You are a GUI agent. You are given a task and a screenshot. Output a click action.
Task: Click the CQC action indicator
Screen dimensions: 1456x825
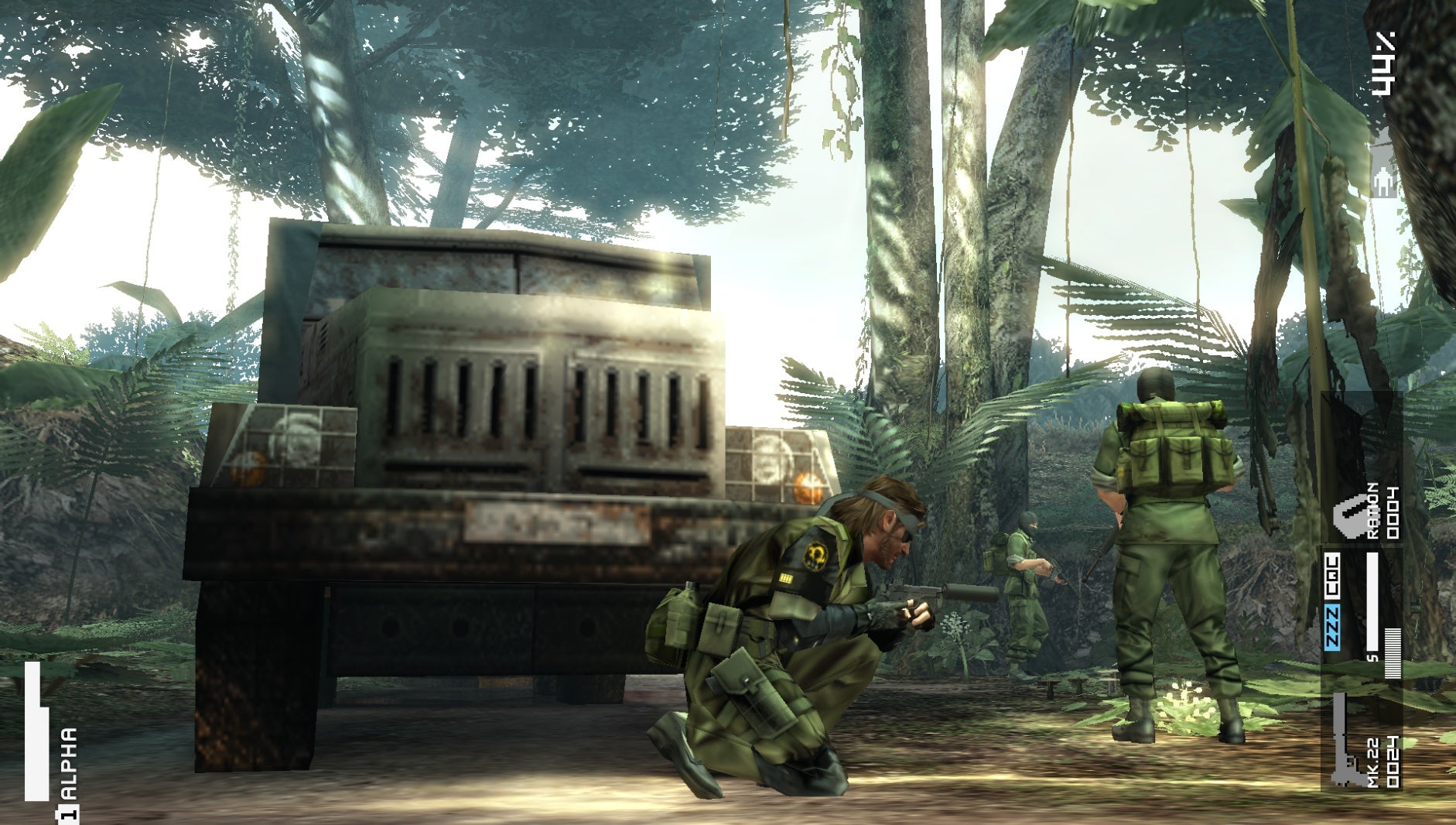pyautogui.click(x=1332, y=576)
